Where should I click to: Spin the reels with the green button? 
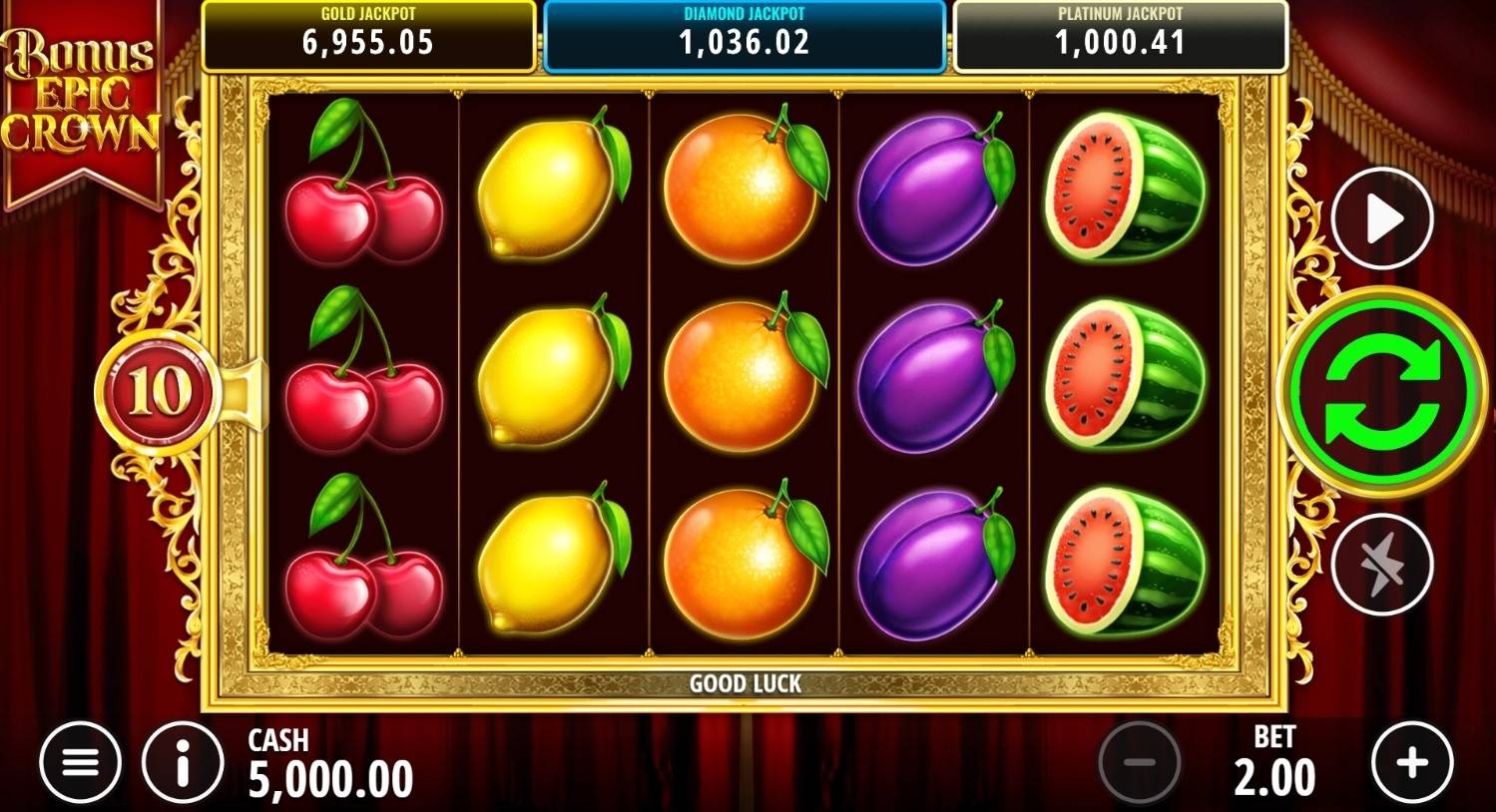(x=1382, y=391)
